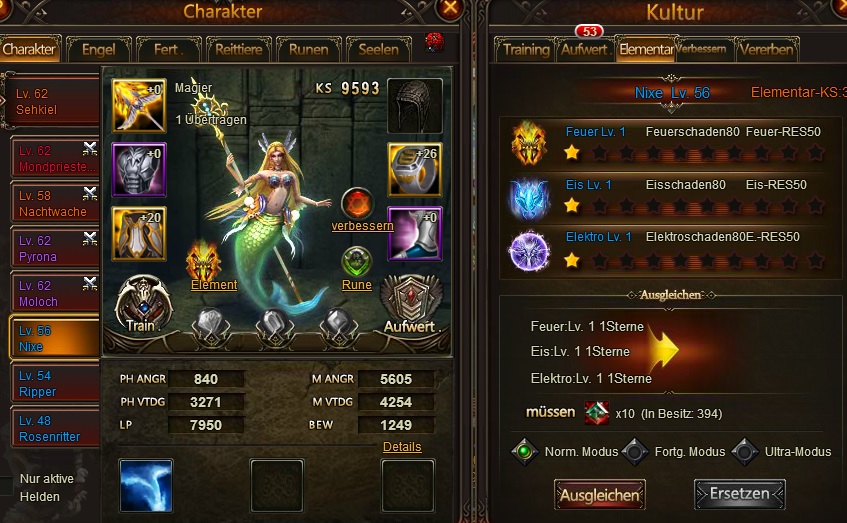Open the Vererben tab

point(767,49)
